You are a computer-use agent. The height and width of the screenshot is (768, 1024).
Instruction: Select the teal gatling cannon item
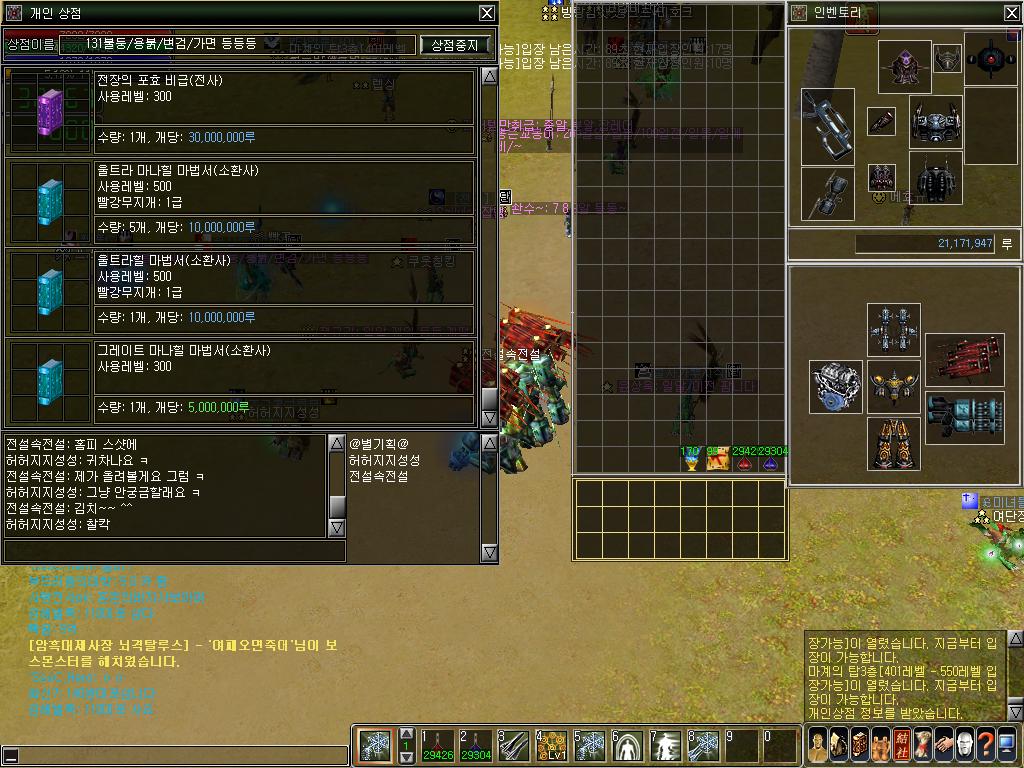(x=964, y=417)
